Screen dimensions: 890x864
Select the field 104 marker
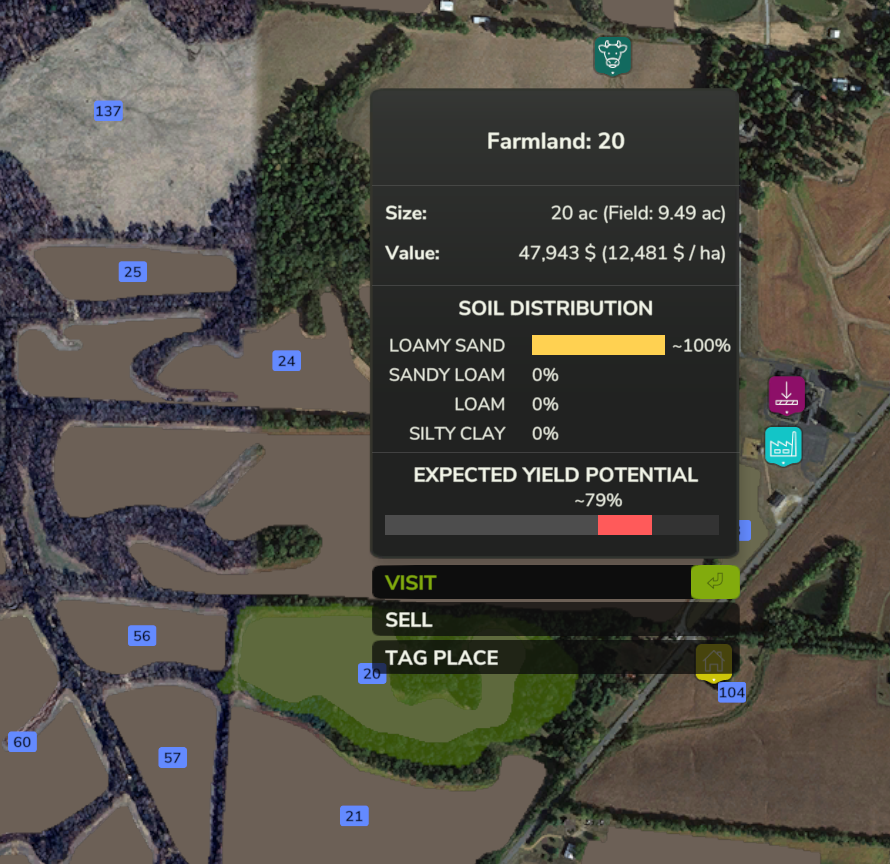point(732,692)
